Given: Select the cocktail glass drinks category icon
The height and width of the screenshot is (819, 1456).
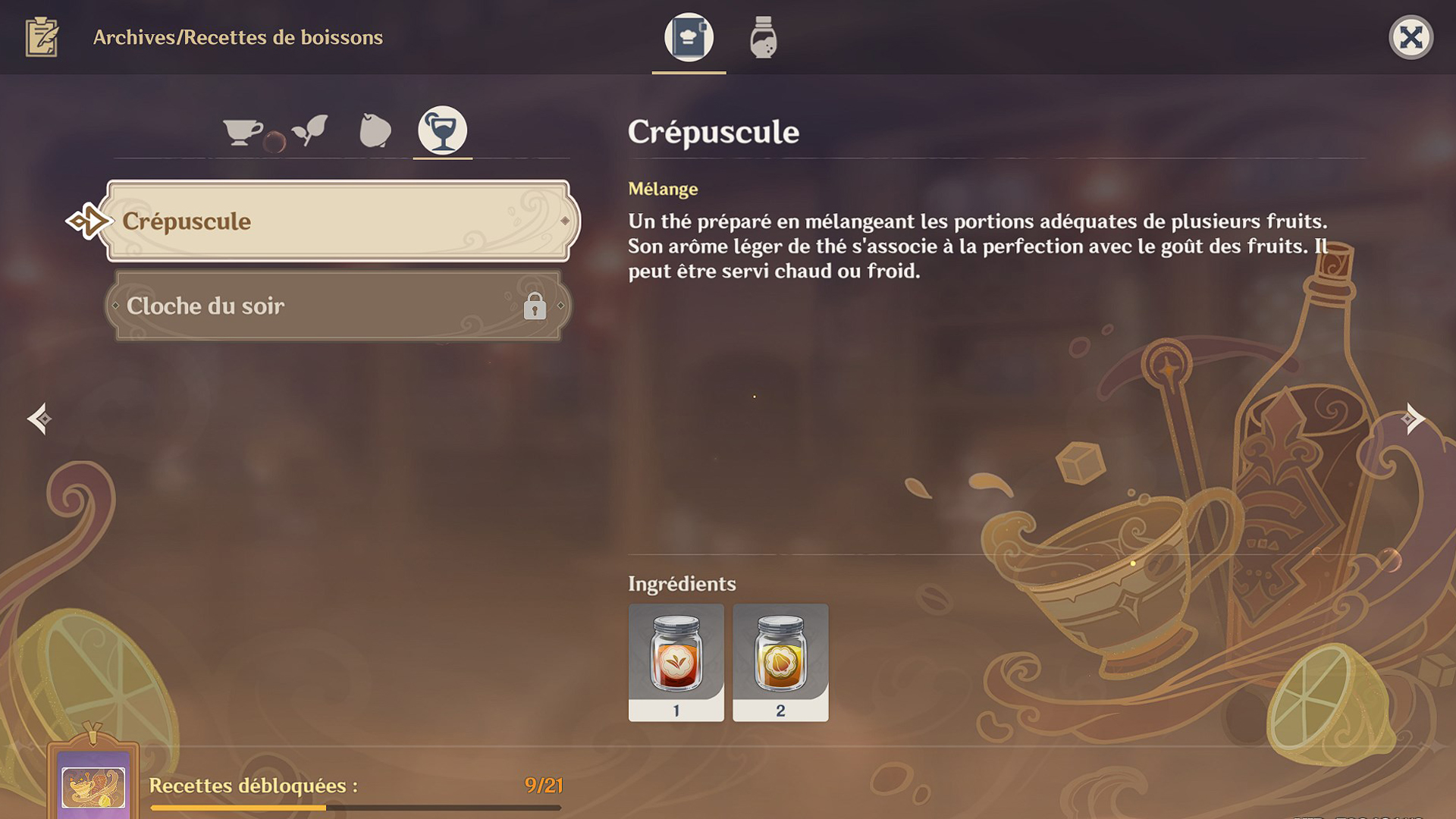Looking at the screenshot, I should (443, 130).
